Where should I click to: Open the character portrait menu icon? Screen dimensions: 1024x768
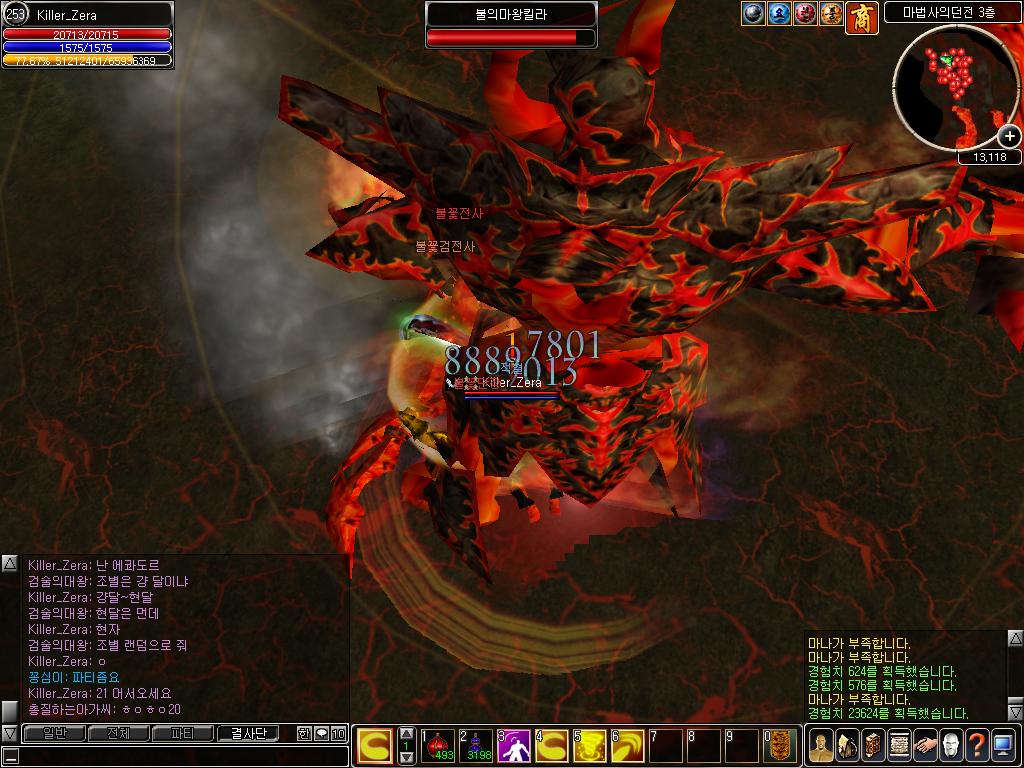pyautogui.click(x=820, y=745)
